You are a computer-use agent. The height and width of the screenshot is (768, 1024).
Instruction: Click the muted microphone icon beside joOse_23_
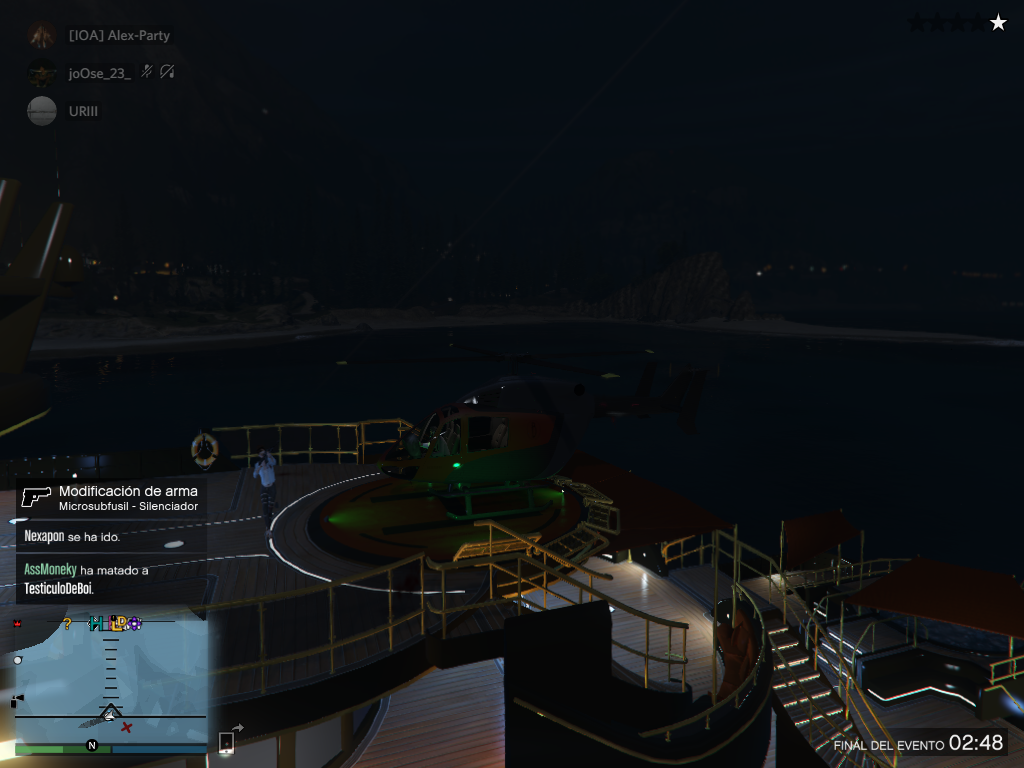(147, 72)
